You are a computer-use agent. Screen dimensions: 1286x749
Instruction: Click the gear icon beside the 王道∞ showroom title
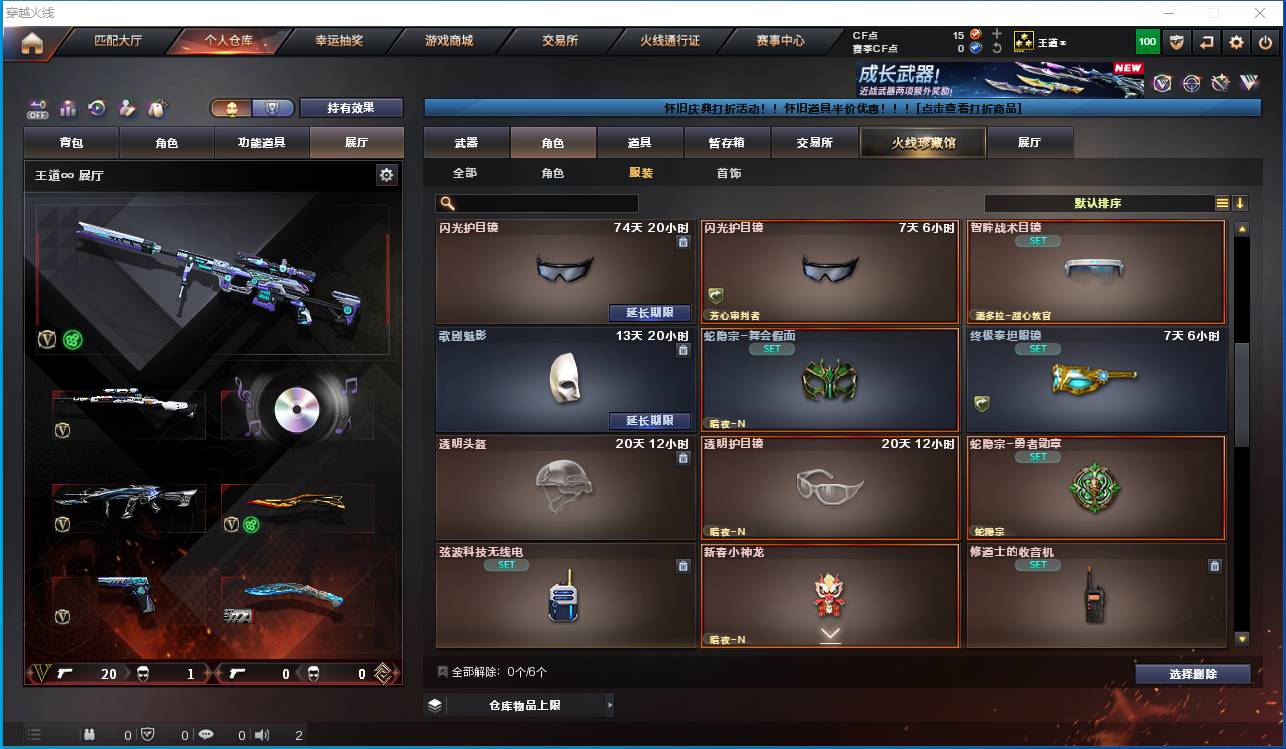pos(387,174)
